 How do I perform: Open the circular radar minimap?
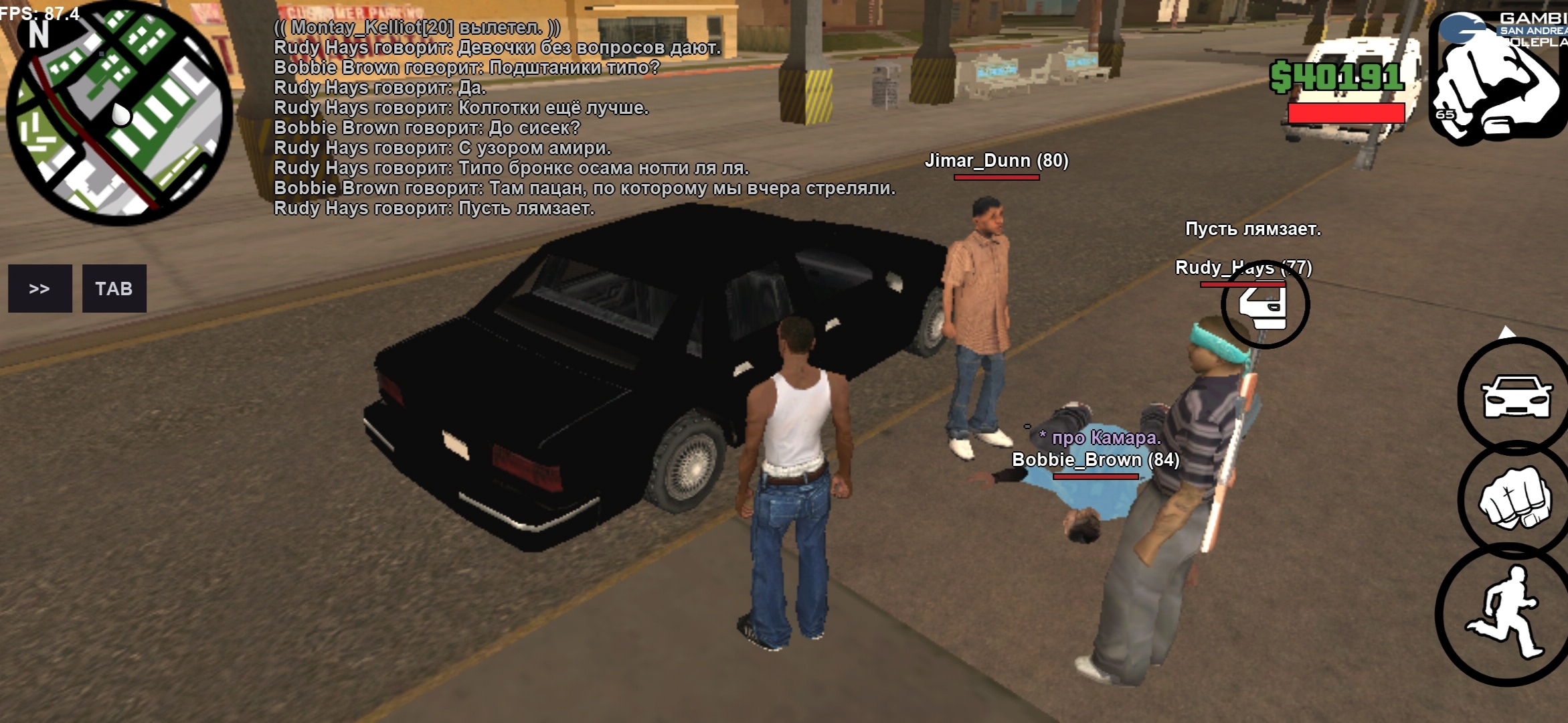(119, 114)
